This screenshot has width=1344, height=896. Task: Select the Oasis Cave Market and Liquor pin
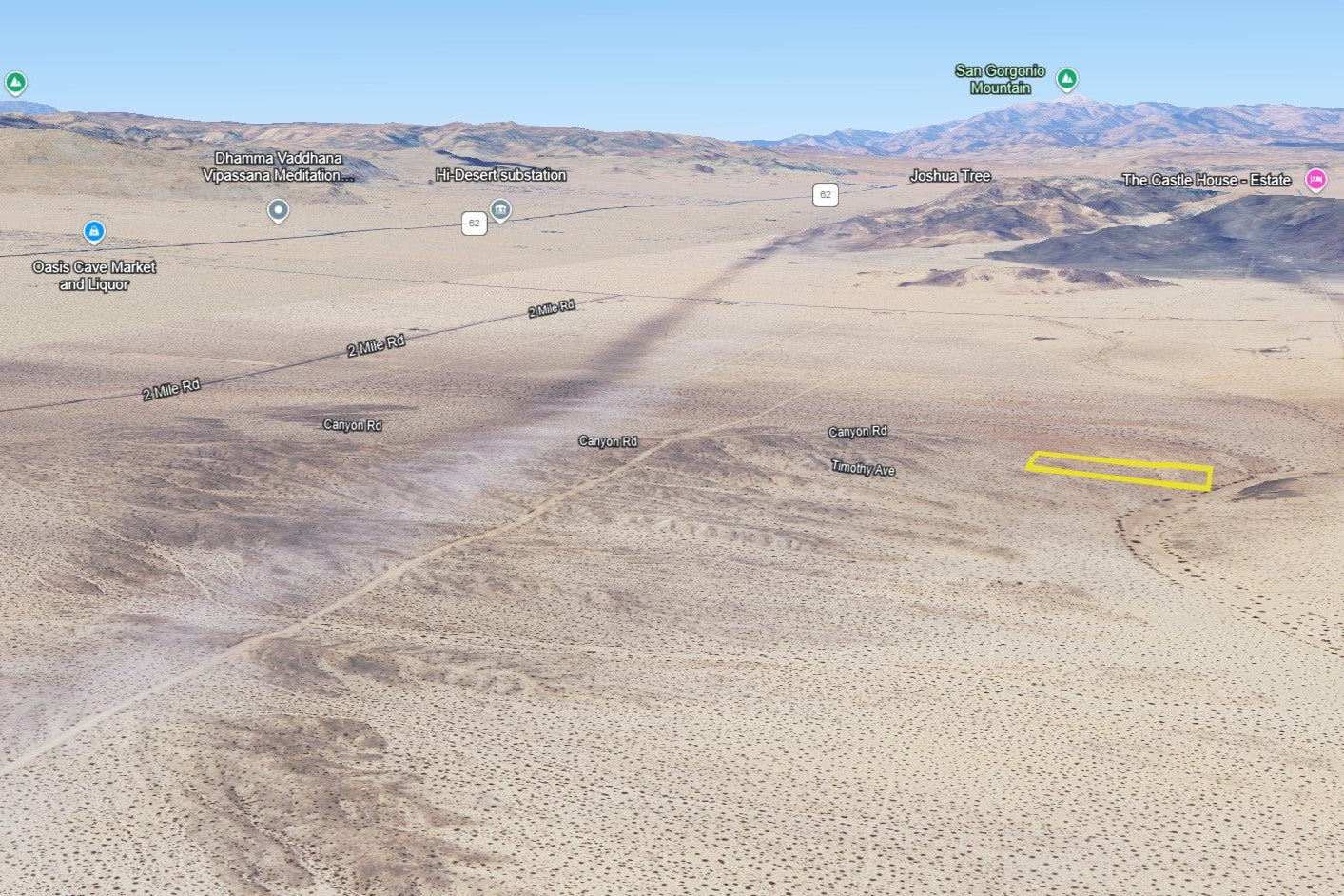point(93,231)
